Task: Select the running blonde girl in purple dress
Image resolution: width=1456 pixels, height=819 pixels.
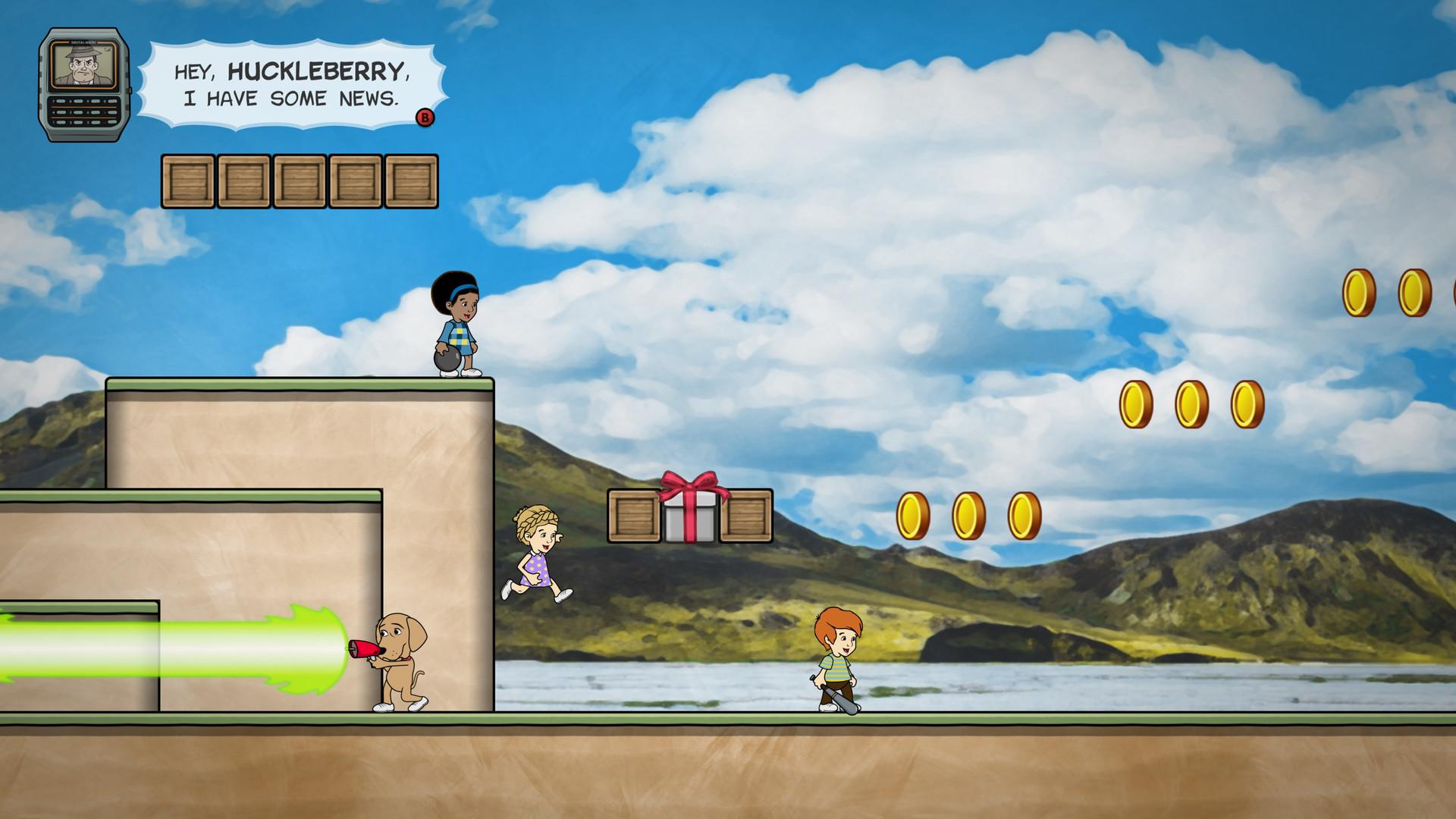Action: [538, 554]
